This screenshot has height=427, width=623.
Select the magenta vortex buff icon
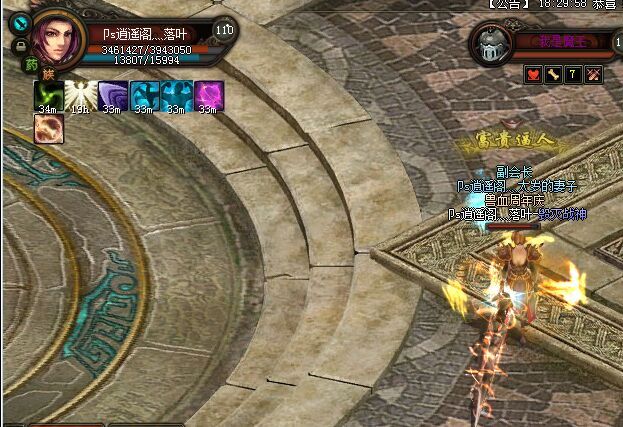[x=208, y=94]
